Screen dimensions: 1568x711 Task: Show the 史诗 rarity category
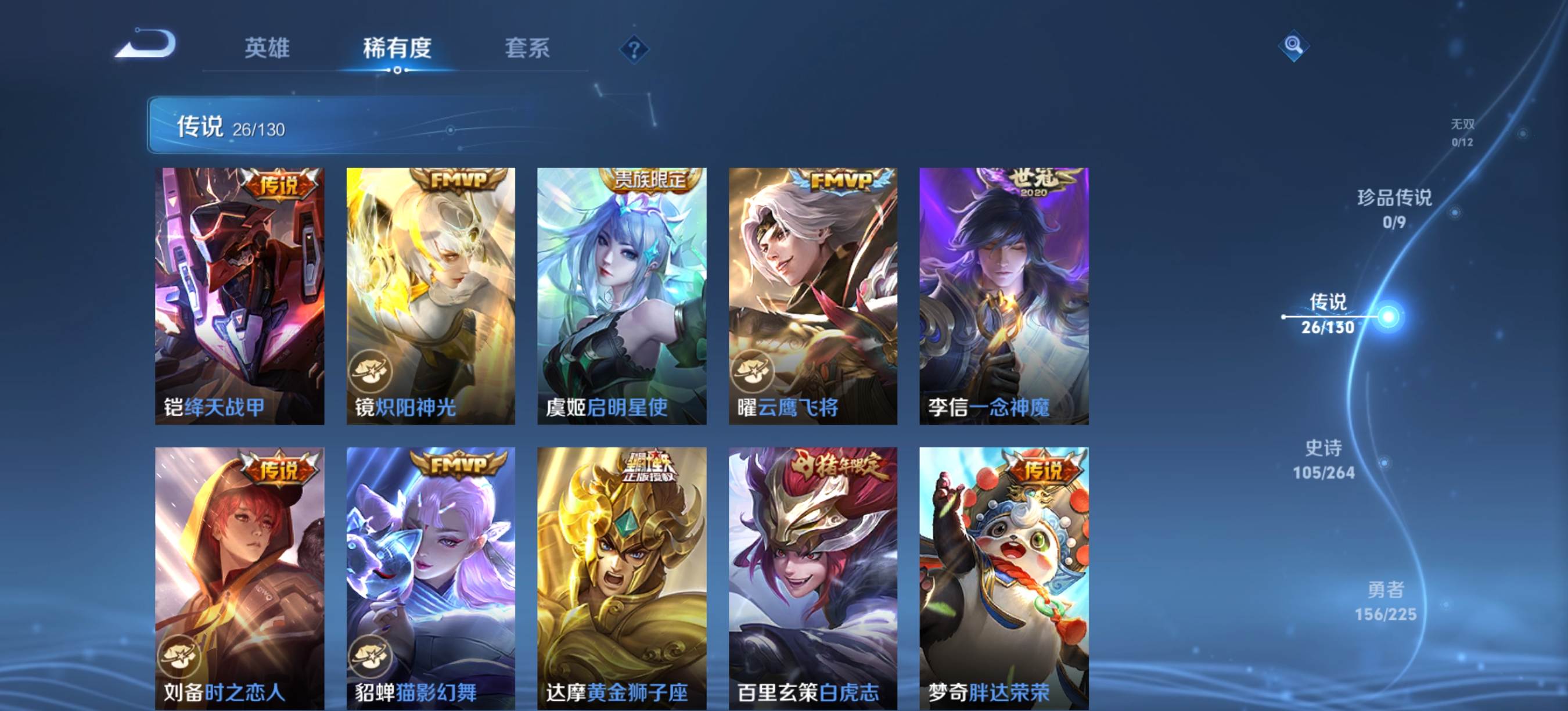pos(1324,459)
